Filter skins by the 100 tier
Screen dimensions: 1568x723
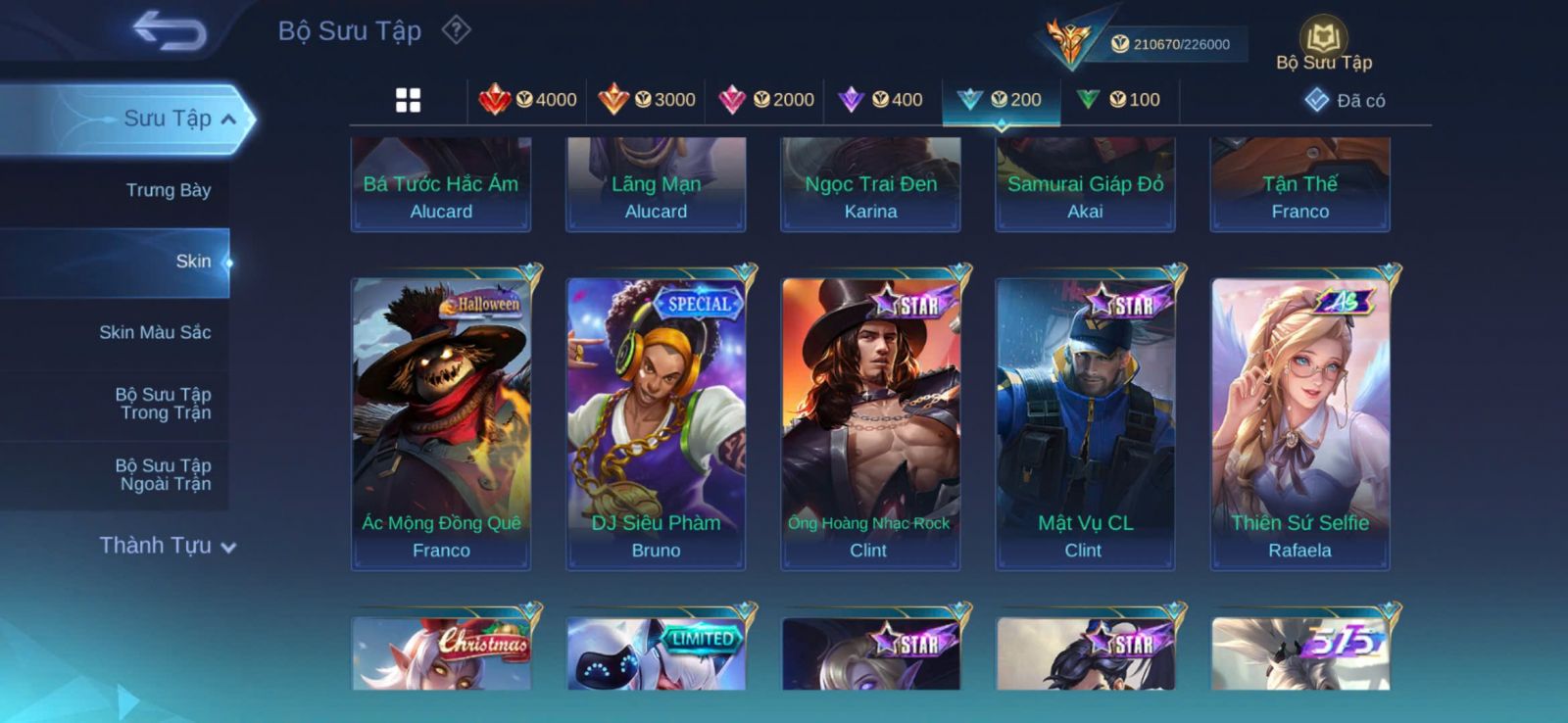coord(1118,100)
